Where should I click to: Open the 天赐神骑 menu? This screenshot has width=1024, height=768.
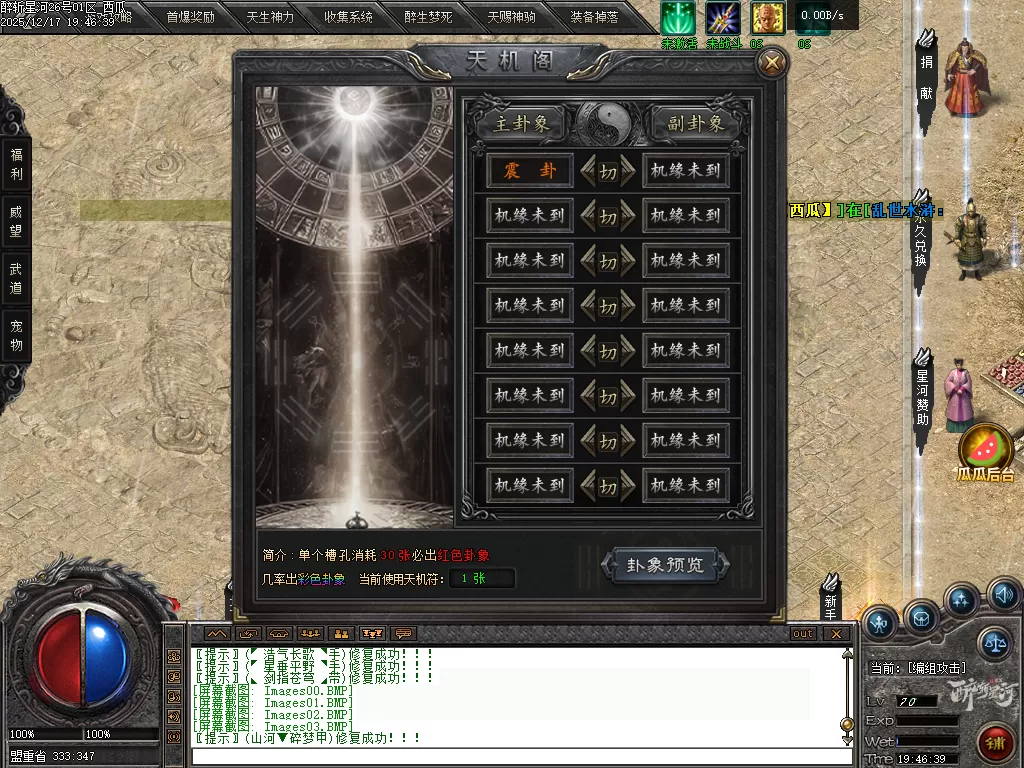(x=511, y=16)
